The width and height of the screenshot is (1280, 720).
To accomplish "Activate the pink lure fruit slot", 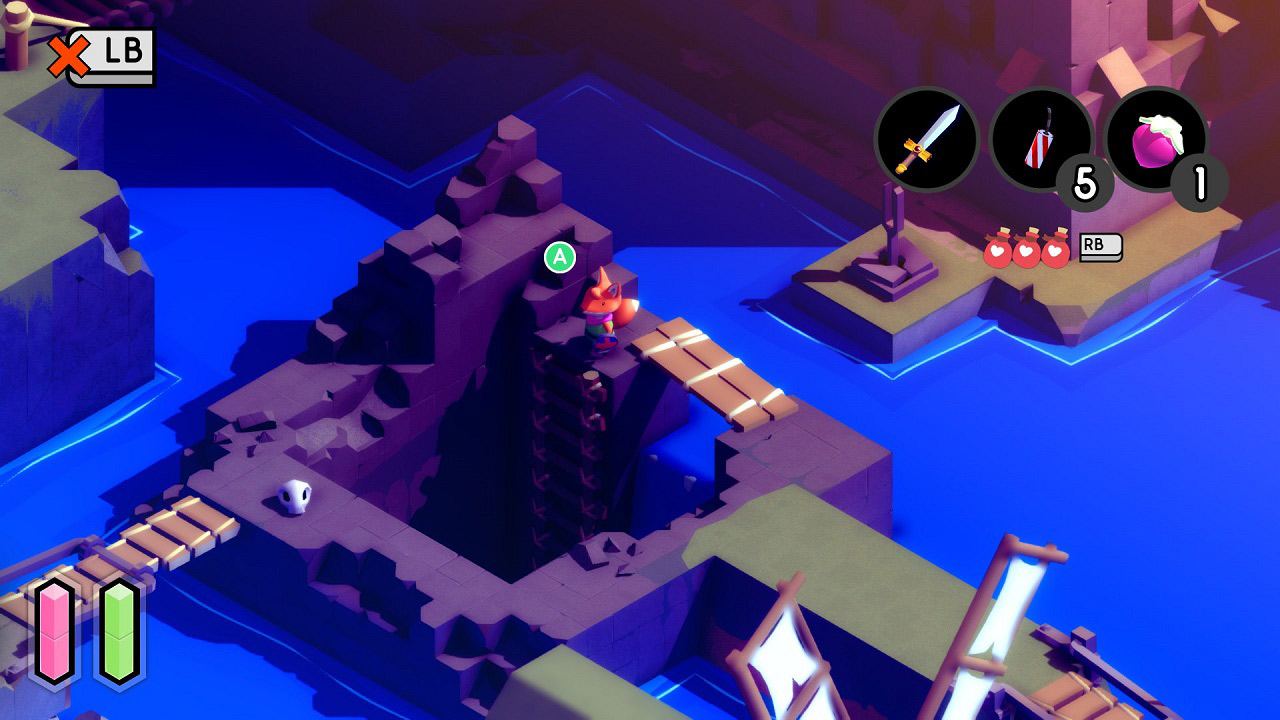I will pyautogui.click(x=1156, y=140).
